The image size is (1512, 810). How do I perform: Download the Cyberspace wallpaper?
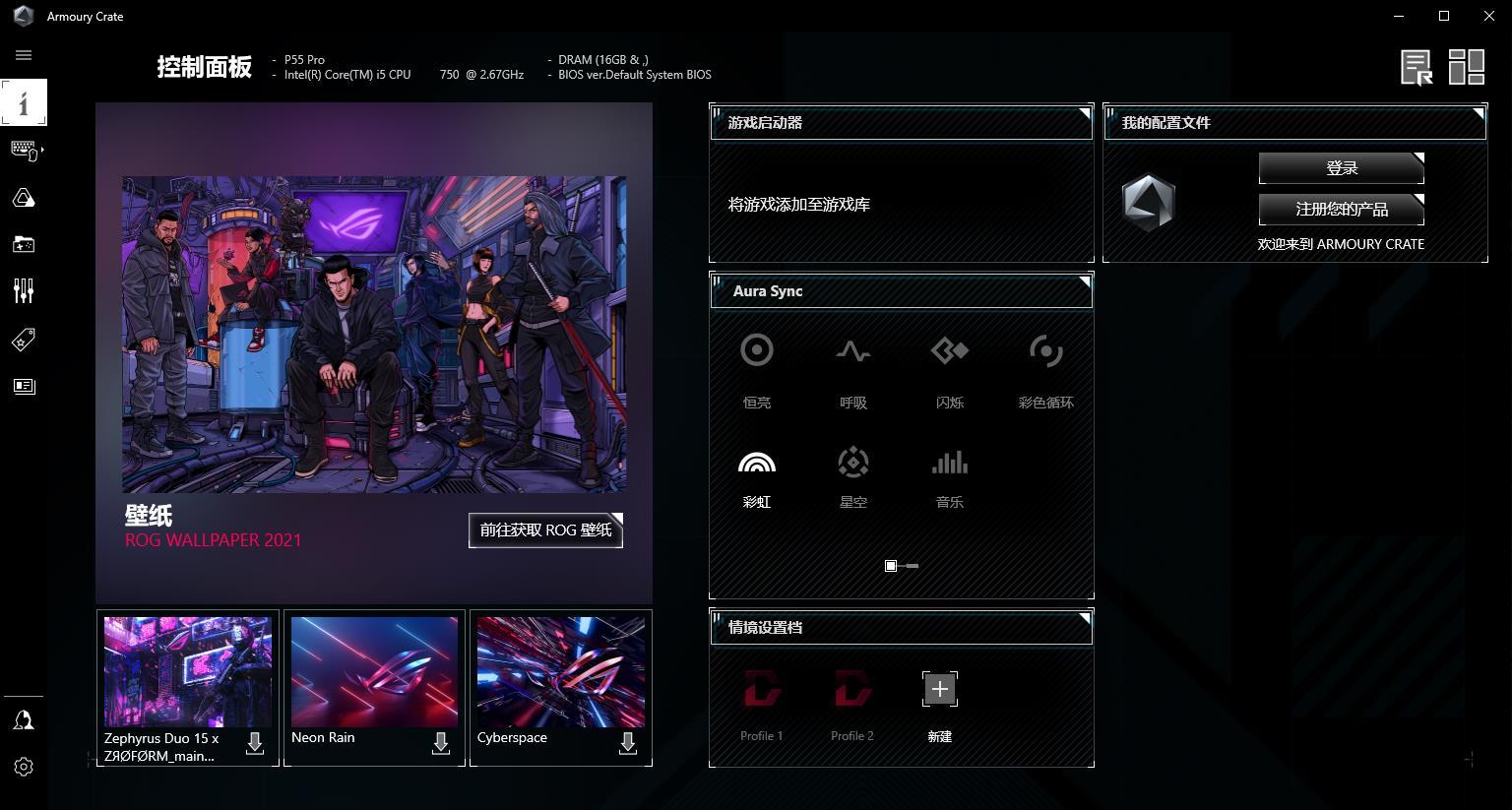click(x=628, y=744)
